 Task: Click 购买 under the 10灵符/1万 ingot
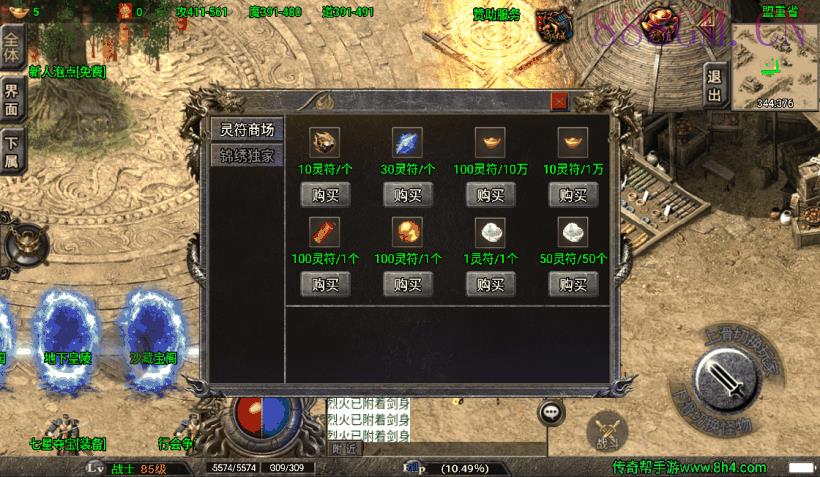[x=572, y=194]
